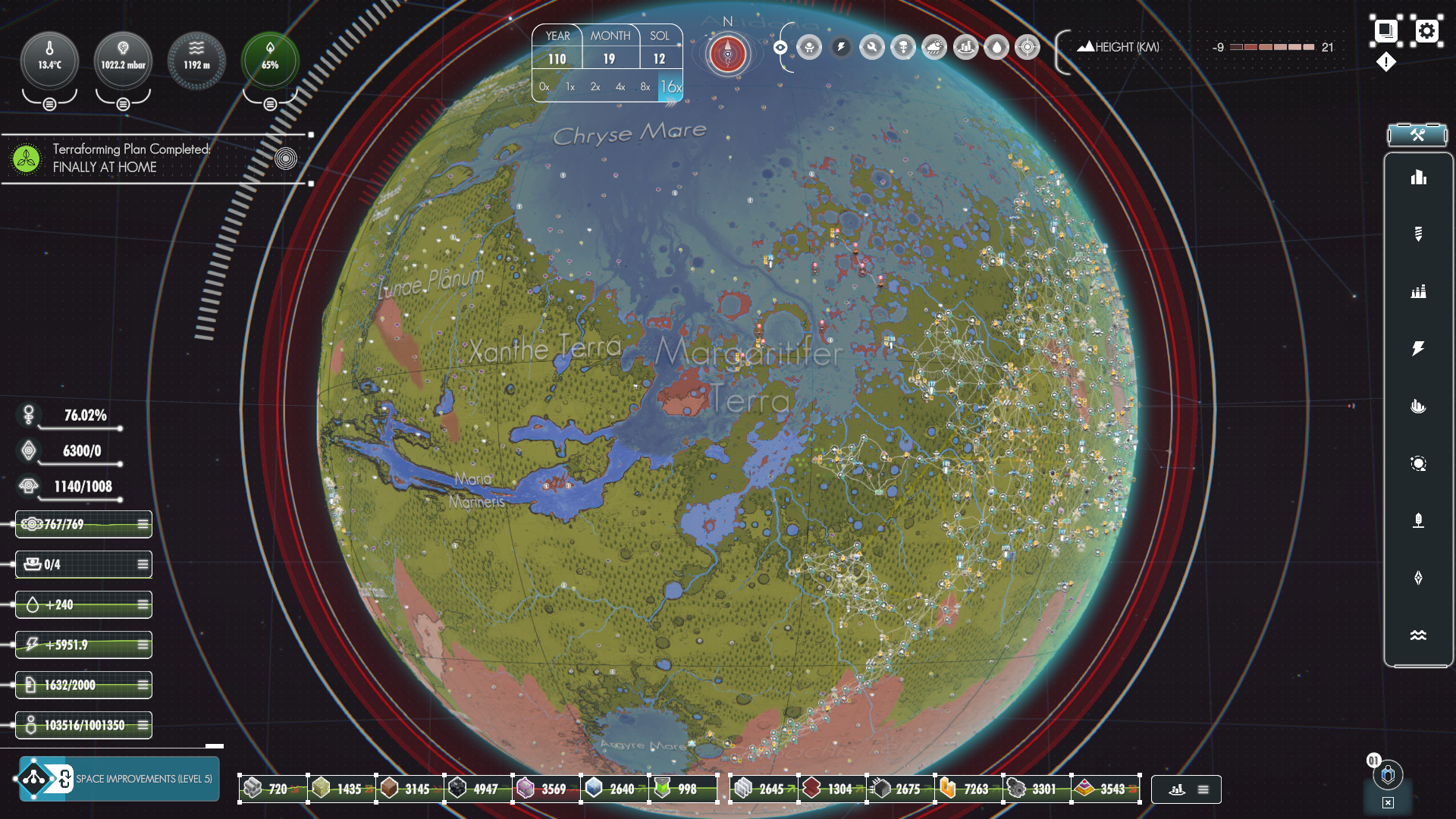
Task: Open the alert diamond notifications
Action: coord(1386,62)
